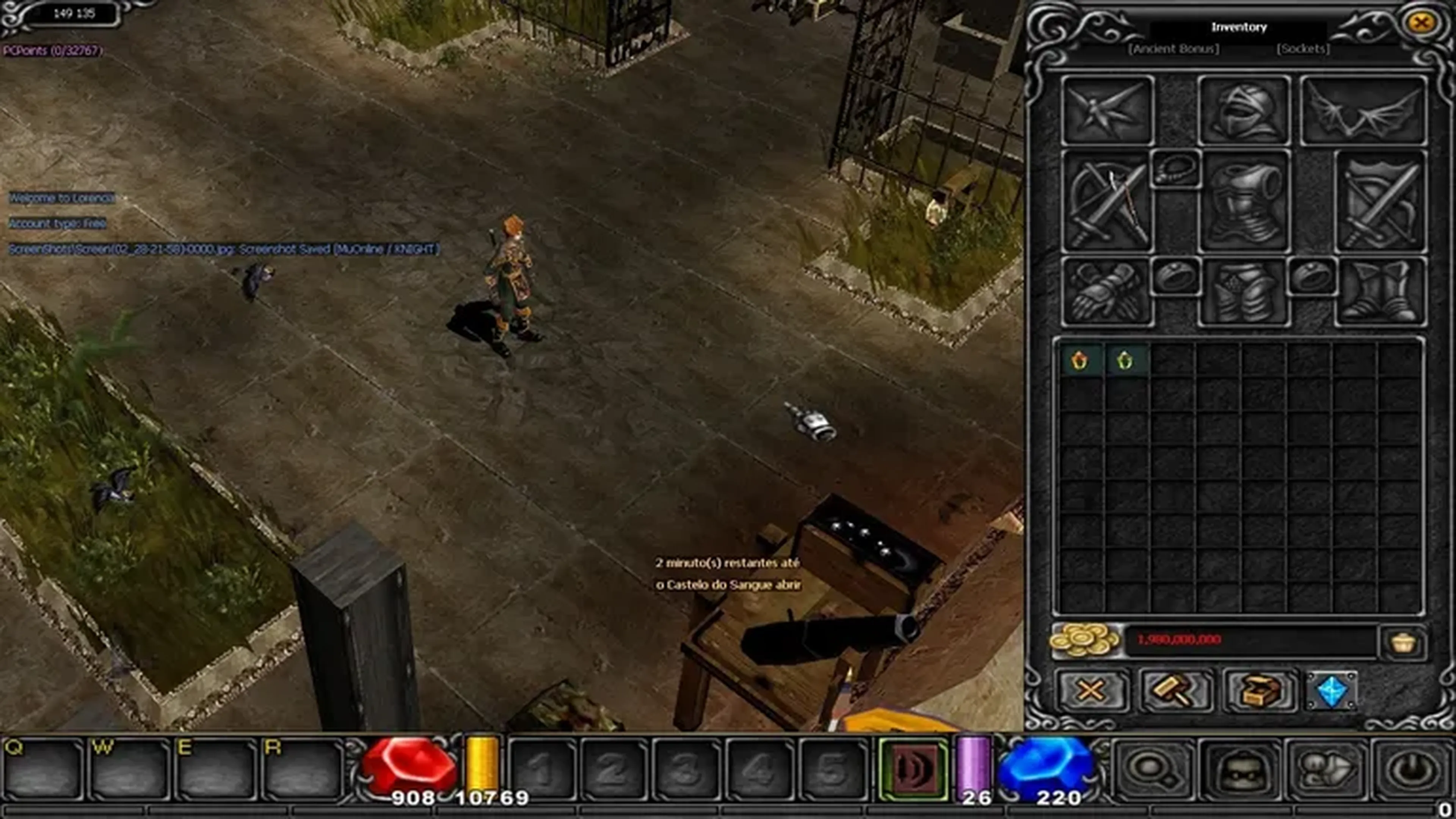Image resolution: width=1456 pixels, height=819 pixels.
Task: Select the red ring in inventory
Action: click(1079, 360)
